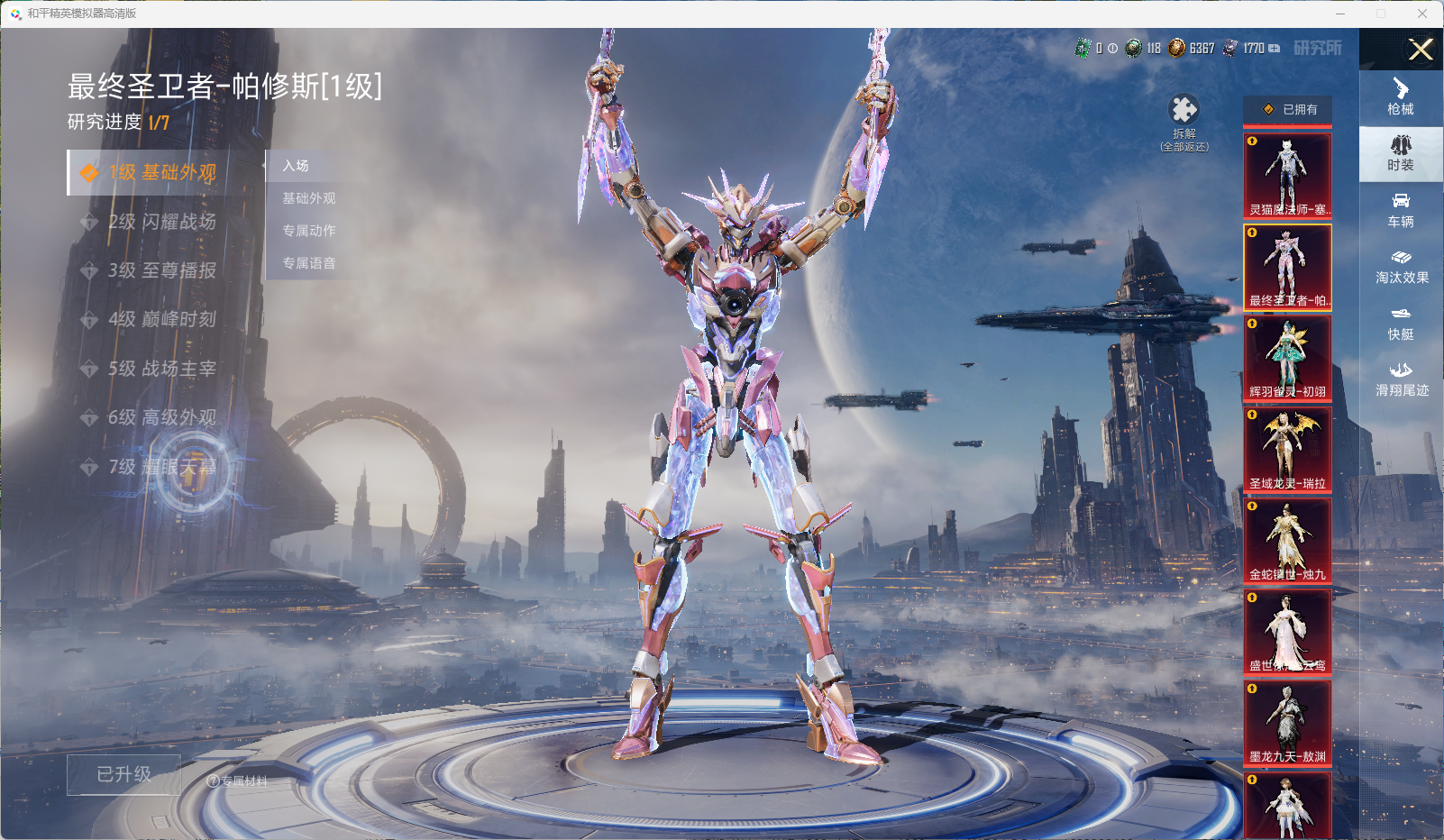This screenshot has width=1444, height=840.
Task: Open the 专属材料 help info
Action: tap(237, 781)
